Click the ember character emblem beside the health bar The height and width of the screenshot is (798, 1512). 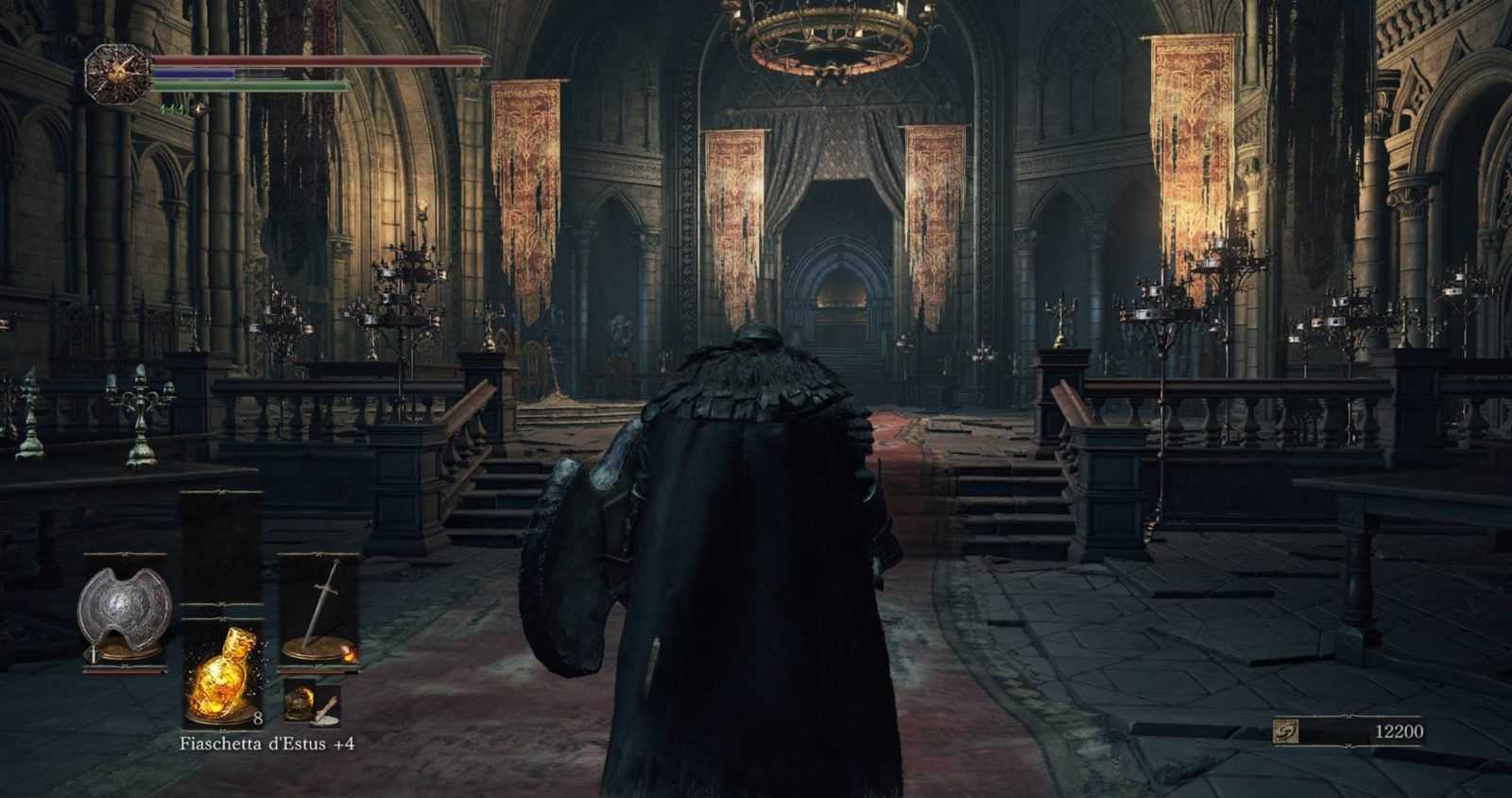[116, 74]
